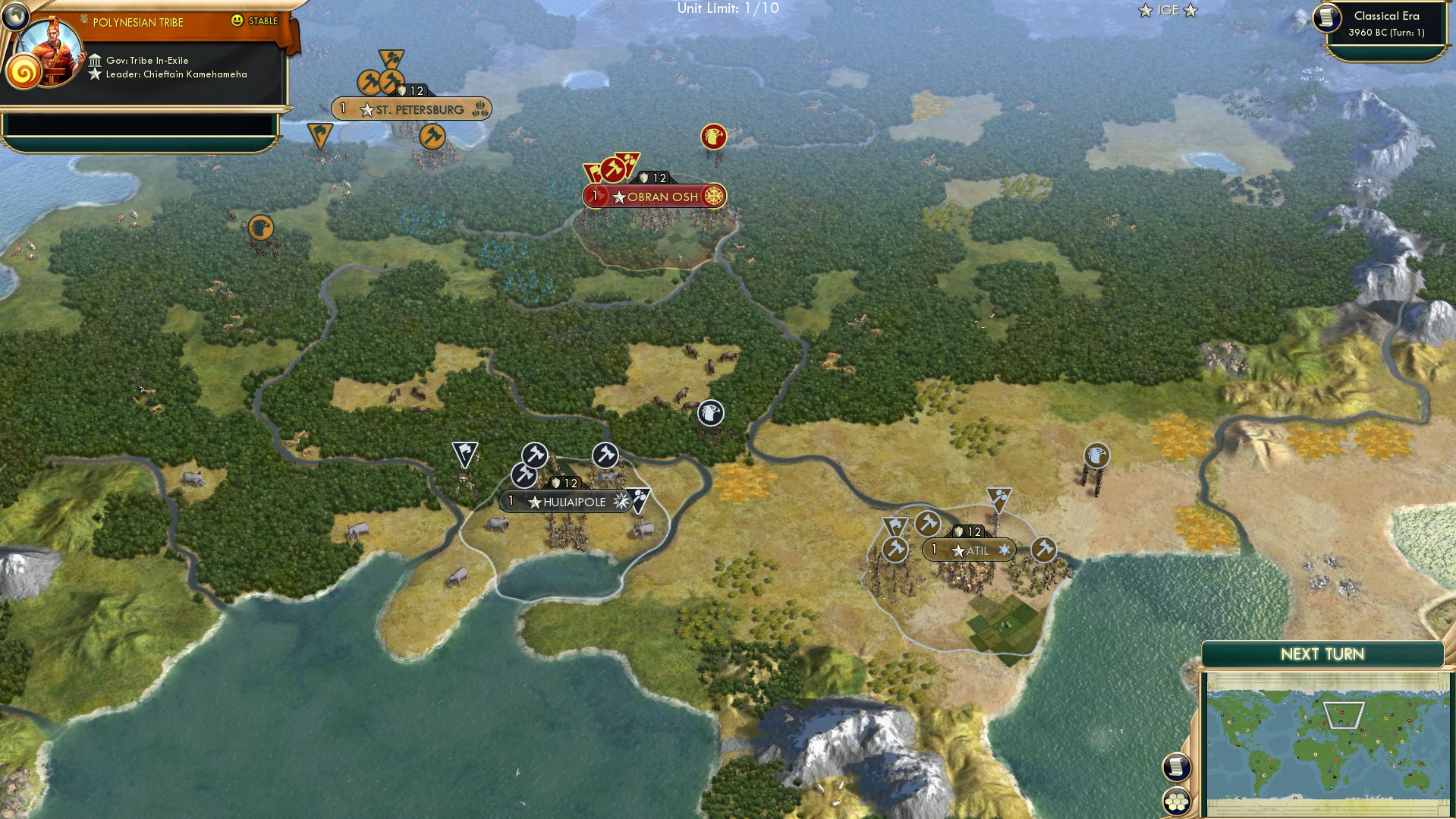Click the Huliaipole city name
The image size is (1456, 819).
click(574, 502)
